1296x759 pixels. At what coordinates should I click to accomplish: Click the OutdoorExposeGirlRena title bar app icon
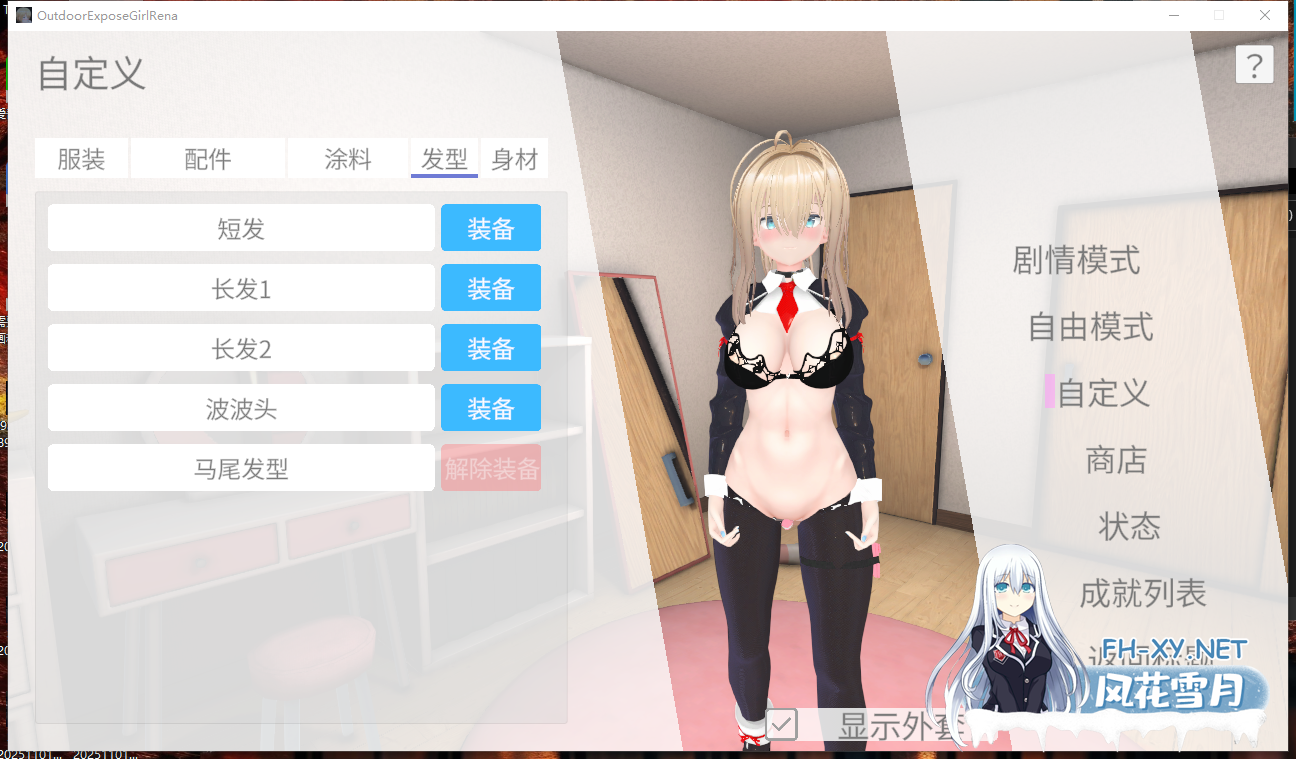coord(24,15)
